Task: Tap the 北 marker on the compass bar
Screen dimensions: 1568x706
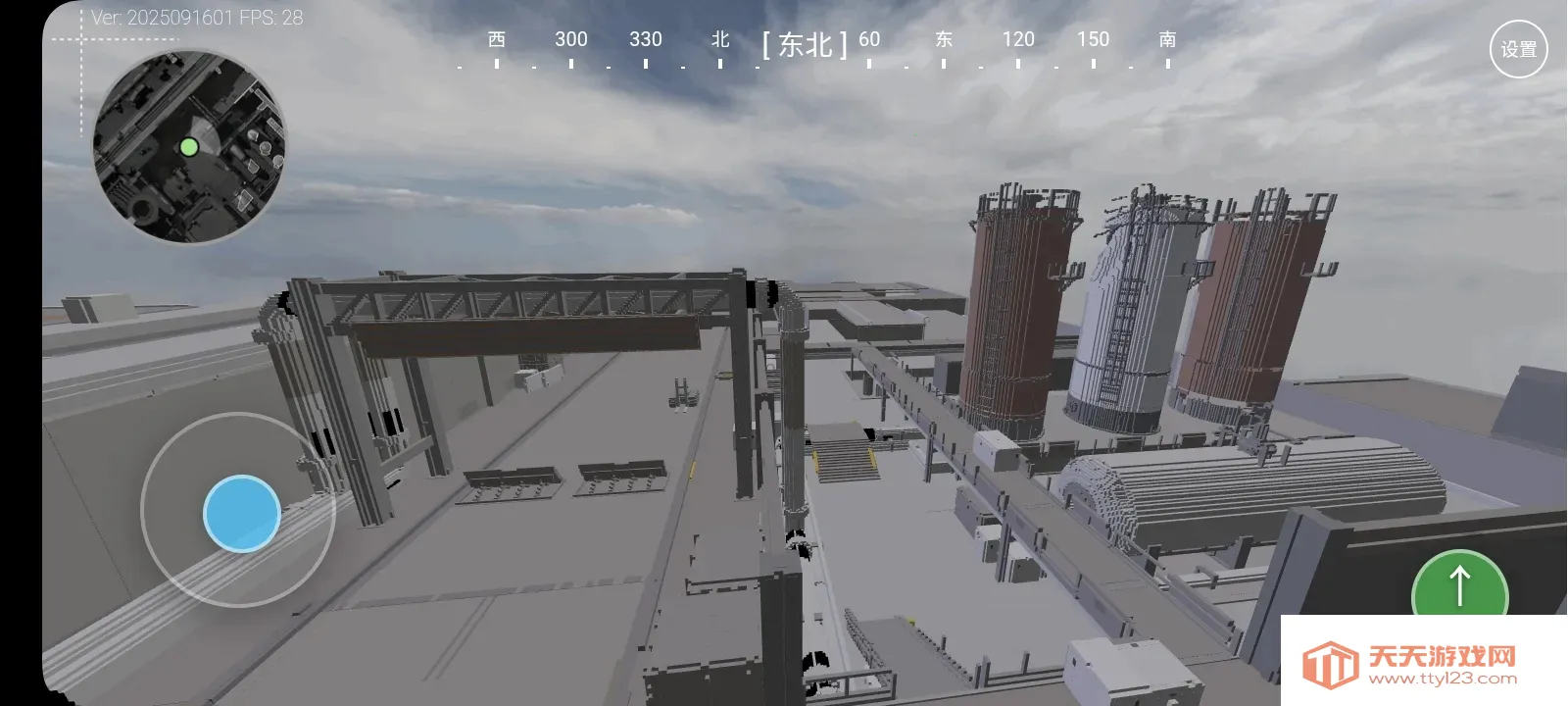Action: coord(721,40)
